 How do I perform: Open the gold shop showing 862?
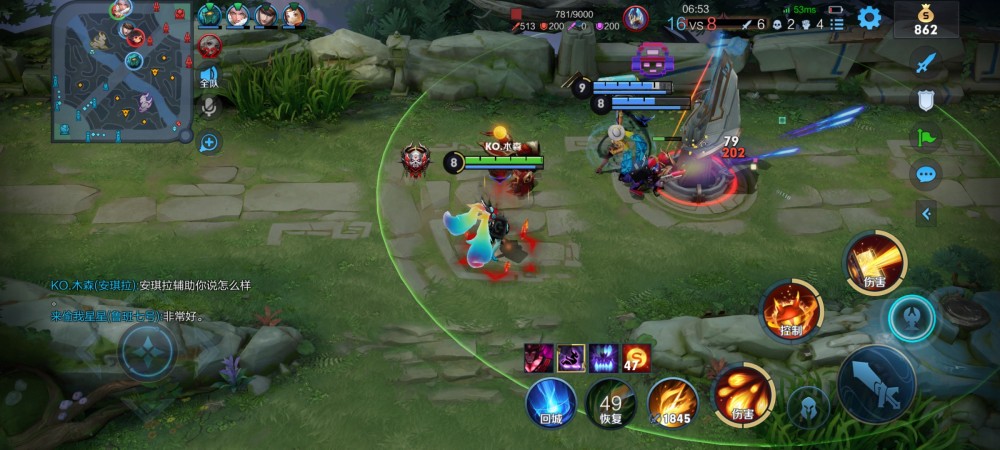[925, 19]
